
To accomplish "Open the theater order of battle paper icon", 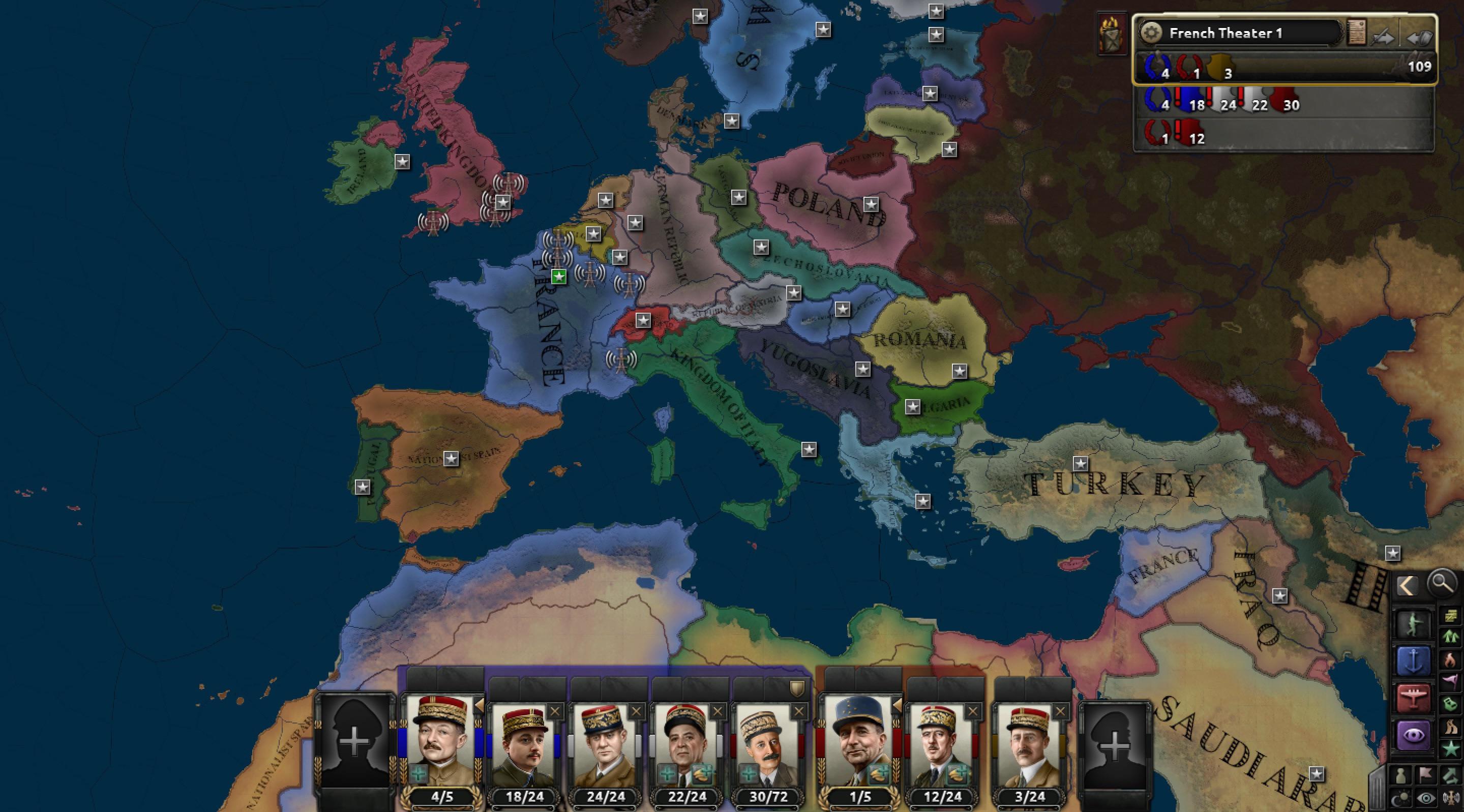I will [x=1357, y=34].
